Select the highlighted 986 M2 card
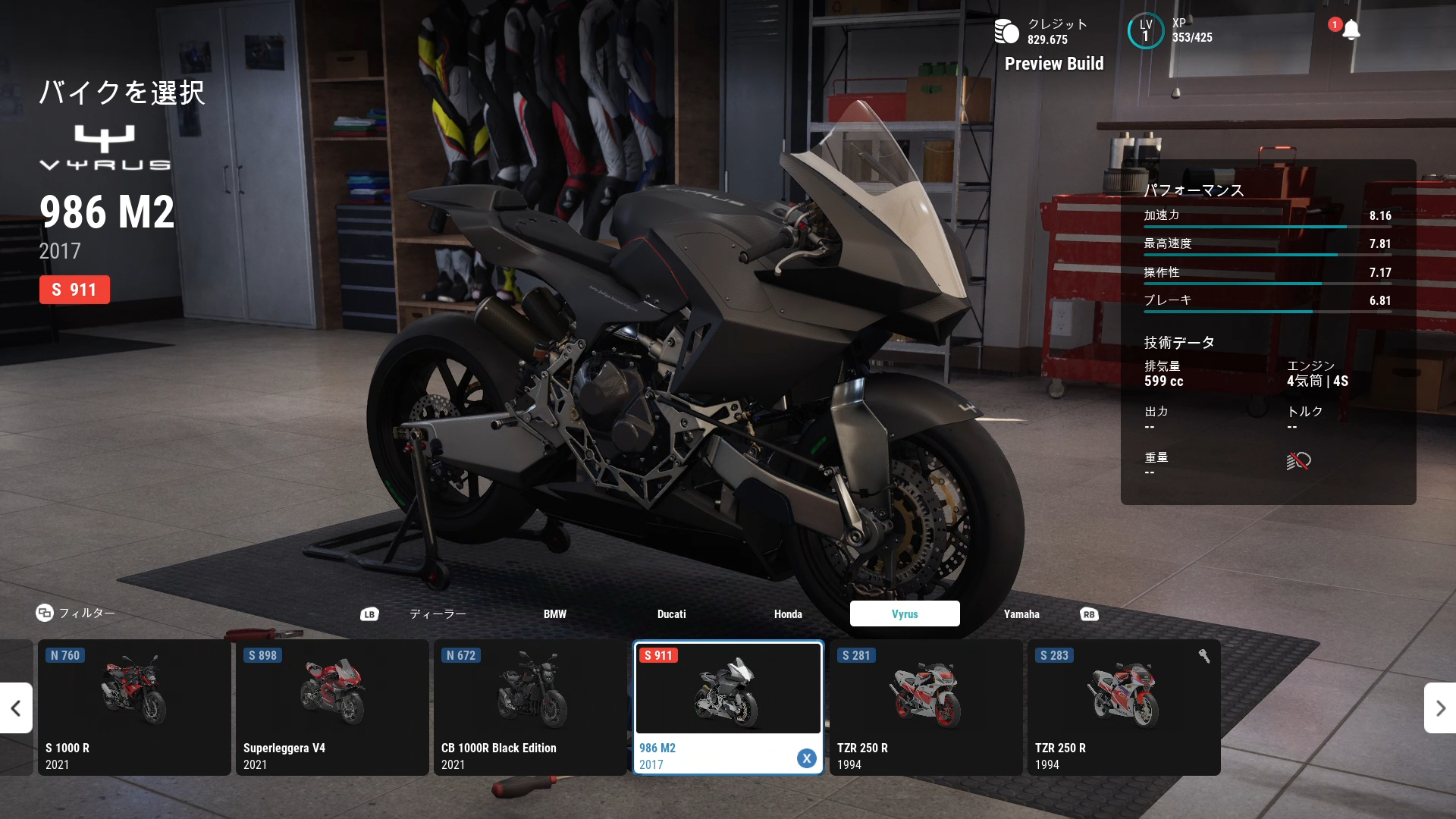The height and width of the screenshot is (819, 1456). [728, 708]
